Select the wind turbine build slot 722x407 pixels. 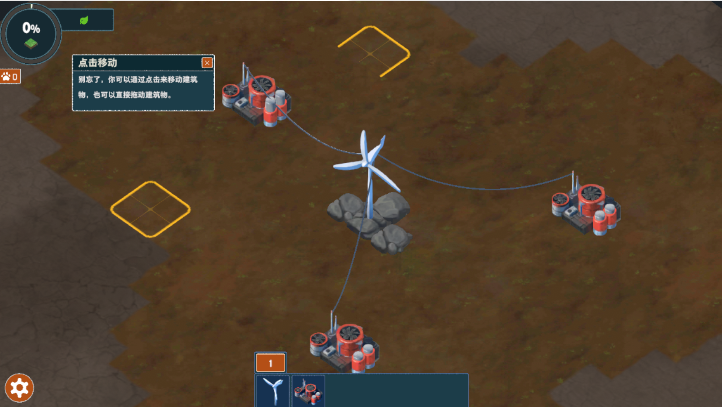(271, 390)
